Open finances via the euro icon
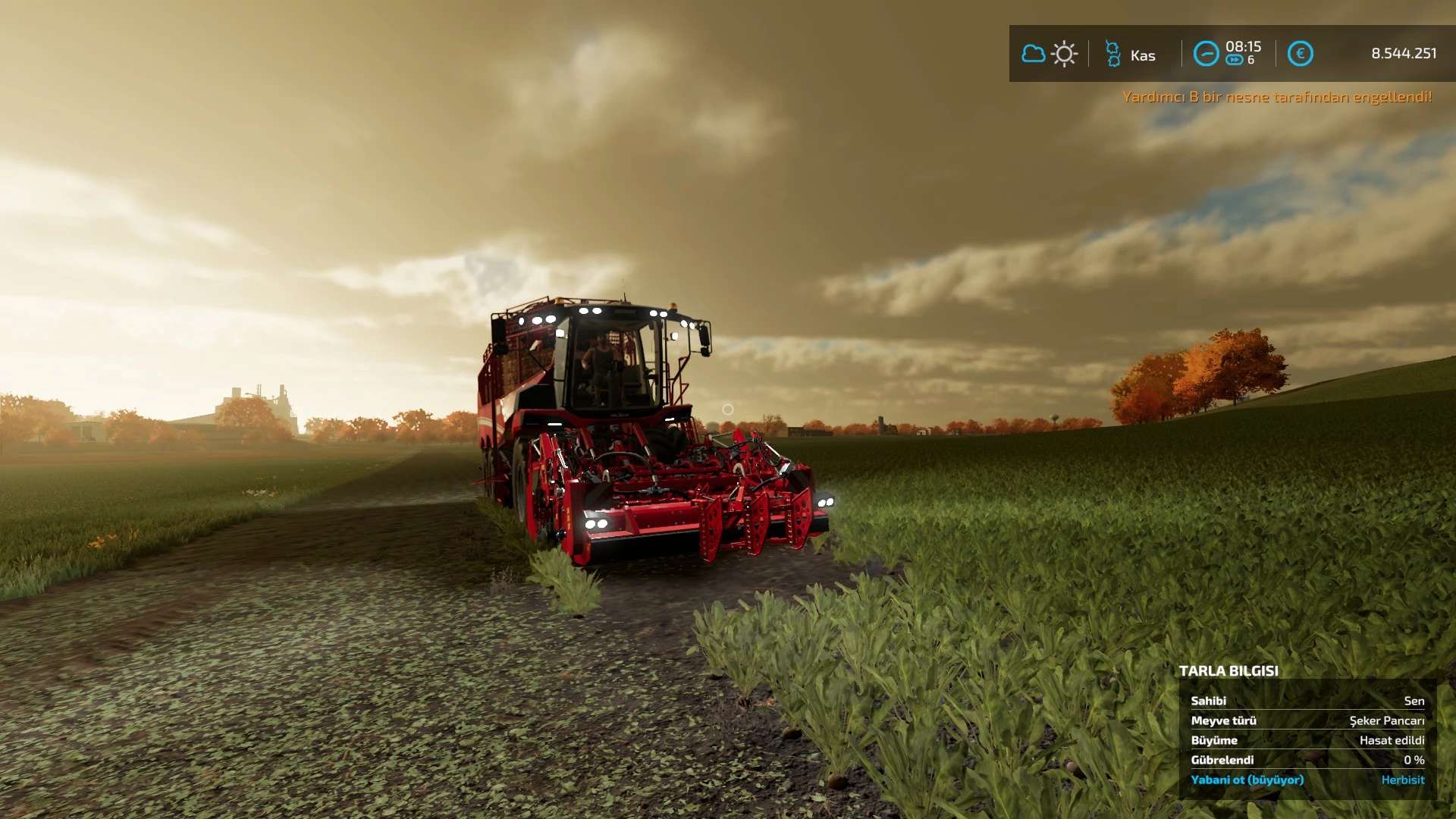This screenshot has height=819, width=1456. 1300,54
